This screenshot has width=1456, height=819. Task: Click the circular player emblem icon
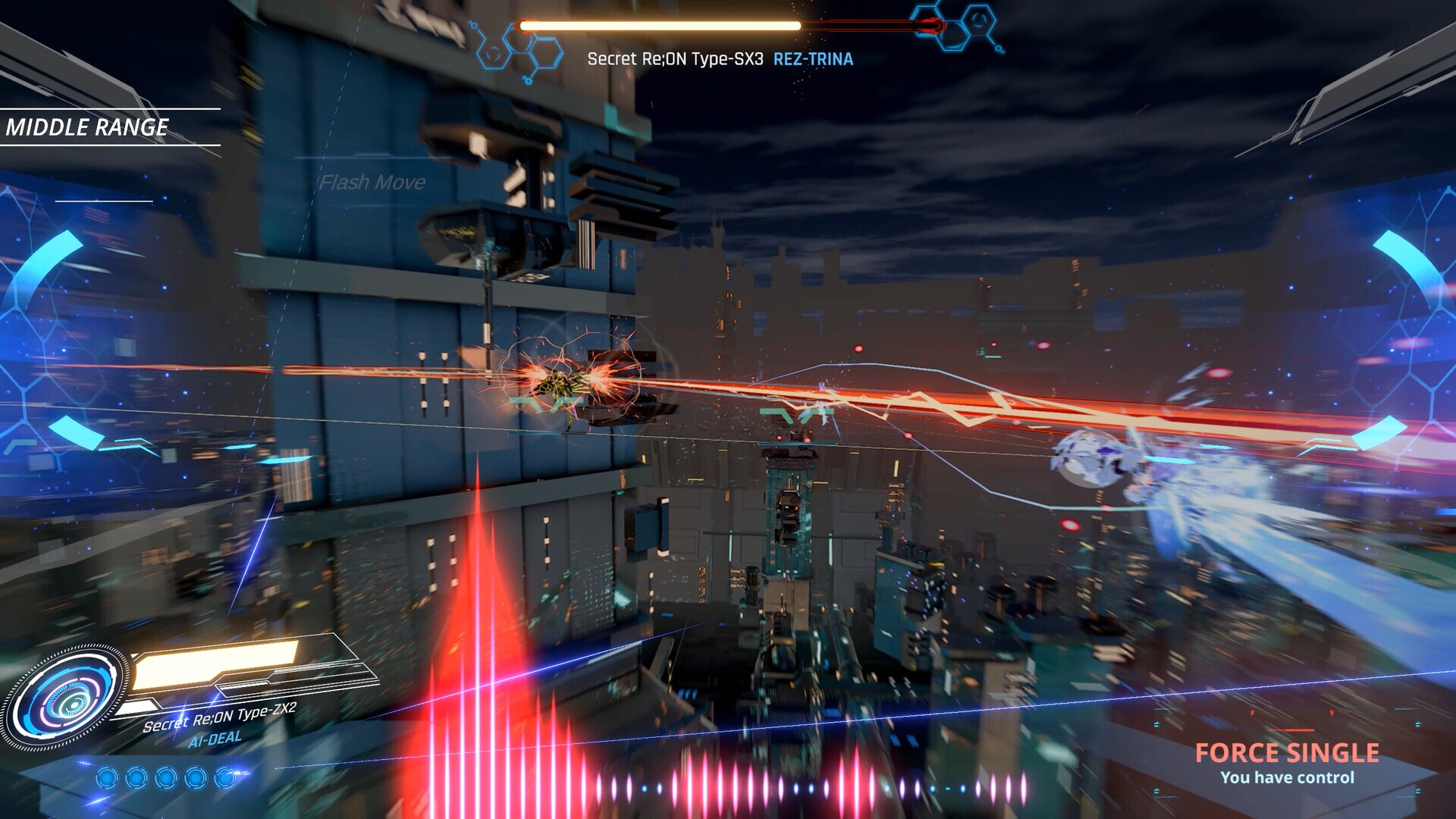(x=67, y=699)
